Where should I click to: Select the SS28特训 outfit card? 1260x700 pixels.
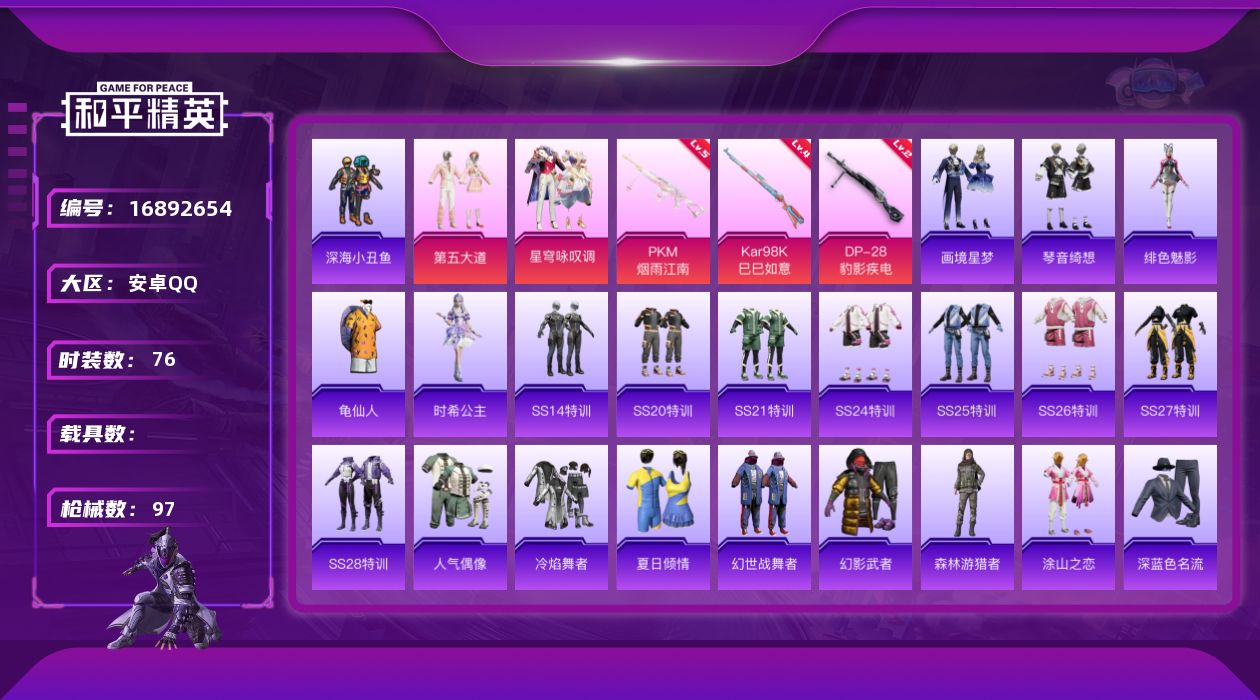click(358, 517)
